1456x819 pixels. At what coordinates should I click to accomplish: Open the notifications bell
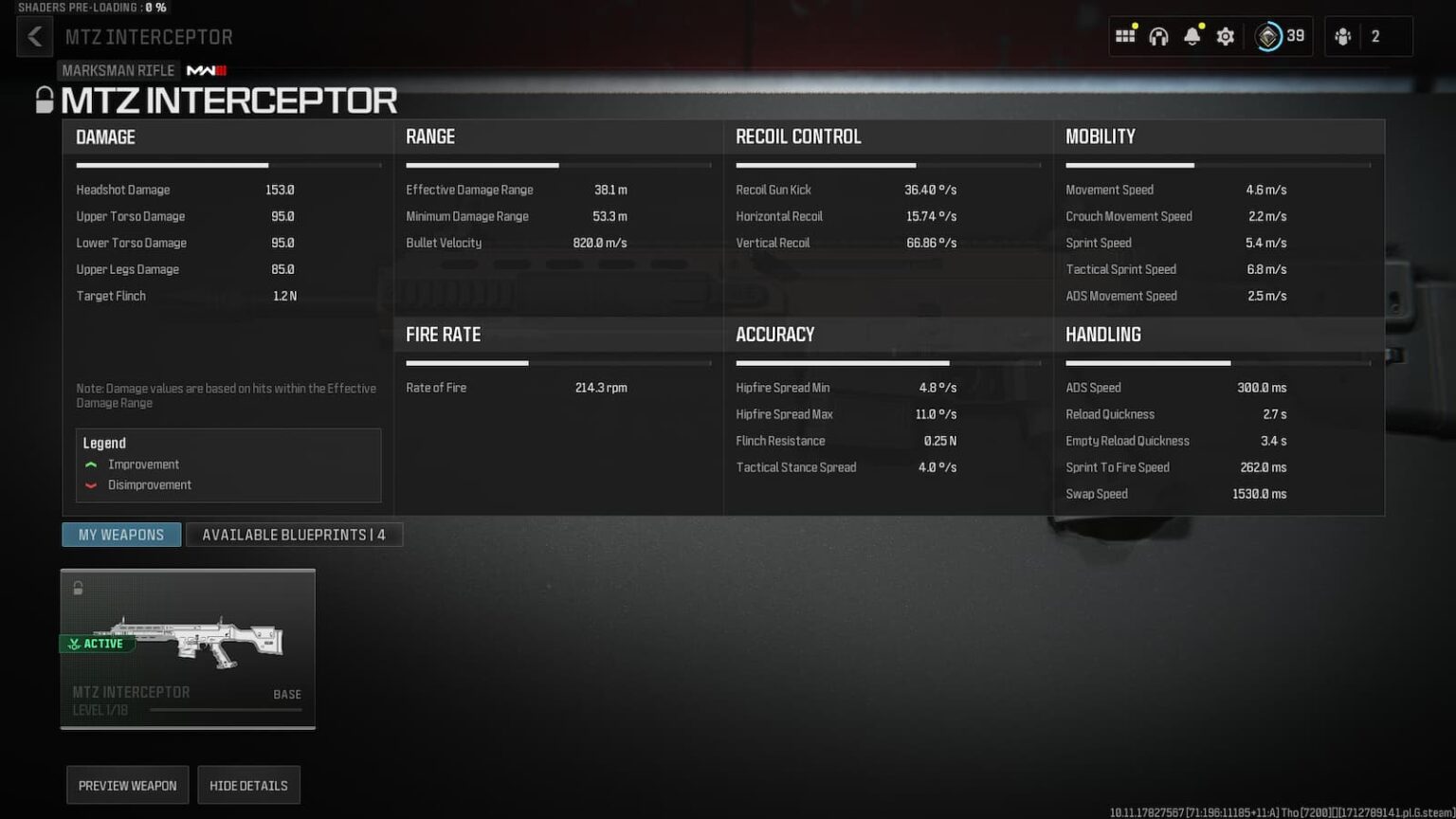[x=1192, y=36]
